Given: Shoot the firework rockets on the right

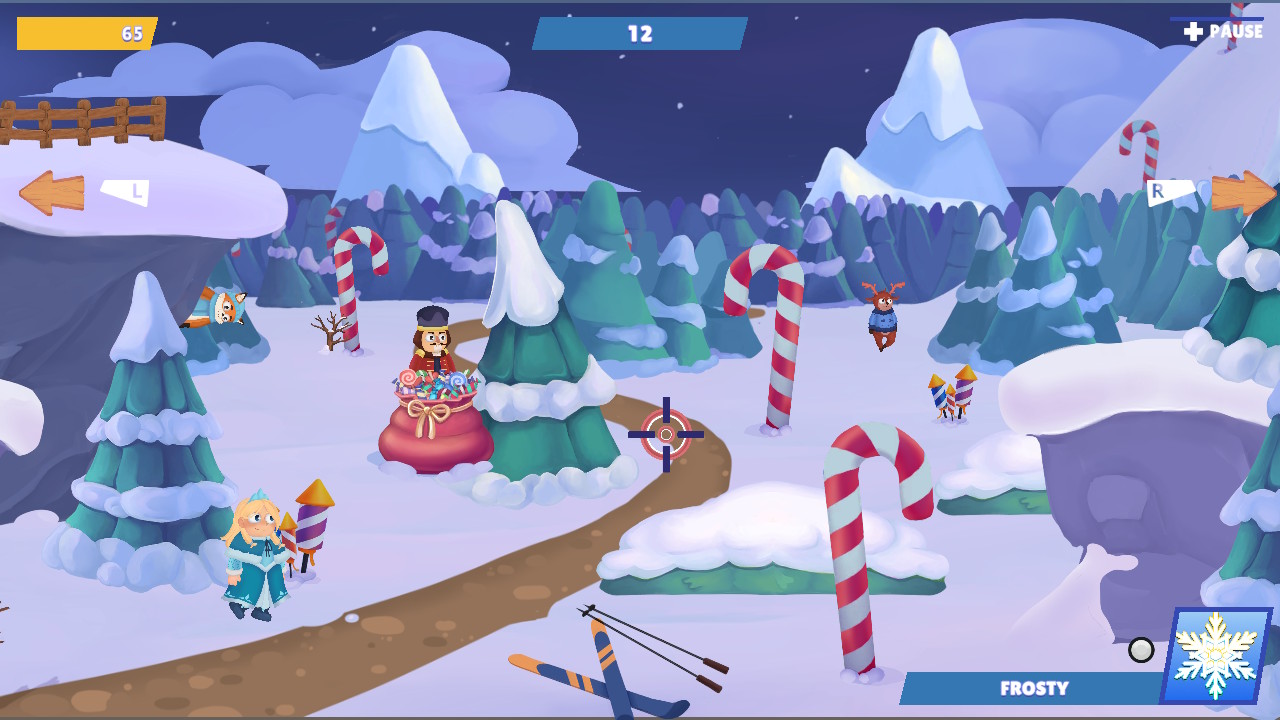Looking at the screenshot, I should point(949,395).
